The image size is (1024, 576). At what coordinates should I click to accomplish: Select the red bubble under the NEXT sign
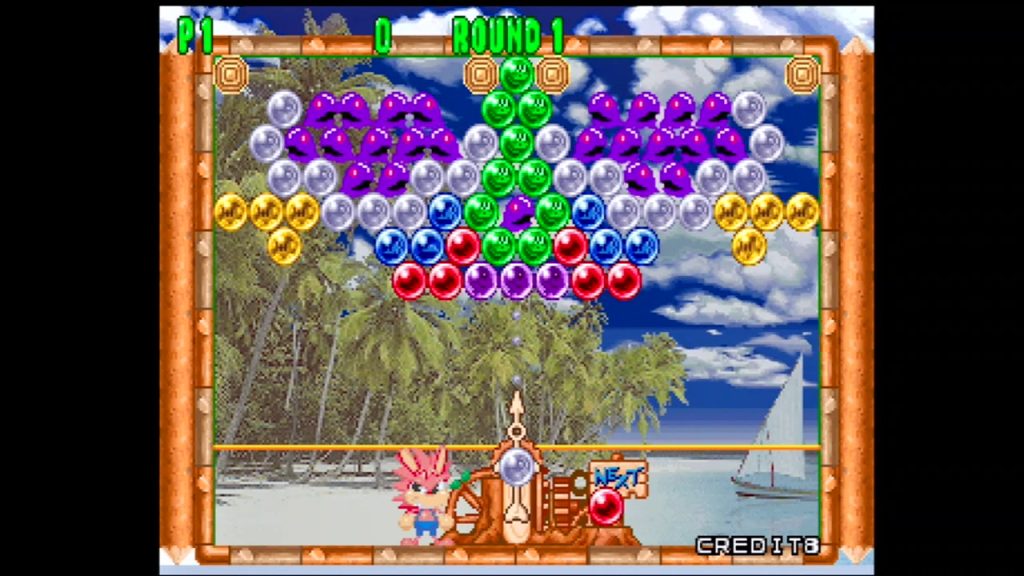tap(606, 507)
